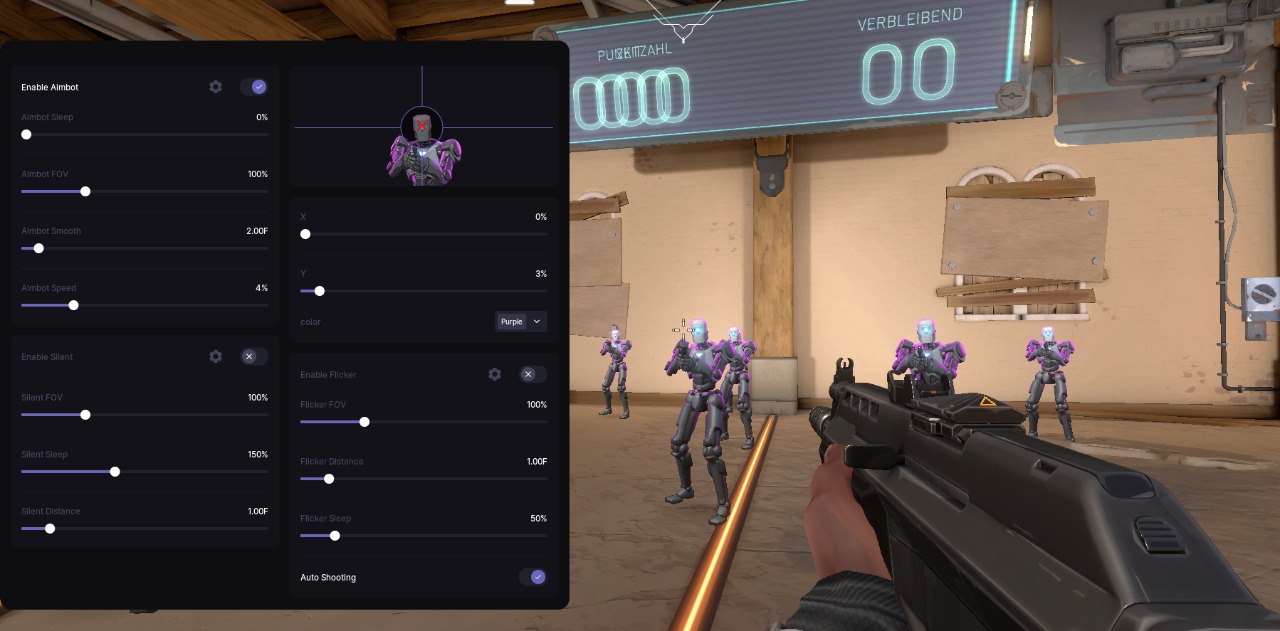
Task: Toggle the Enable Aimbot switch in the overlay
Action: [x=254, y=87]
